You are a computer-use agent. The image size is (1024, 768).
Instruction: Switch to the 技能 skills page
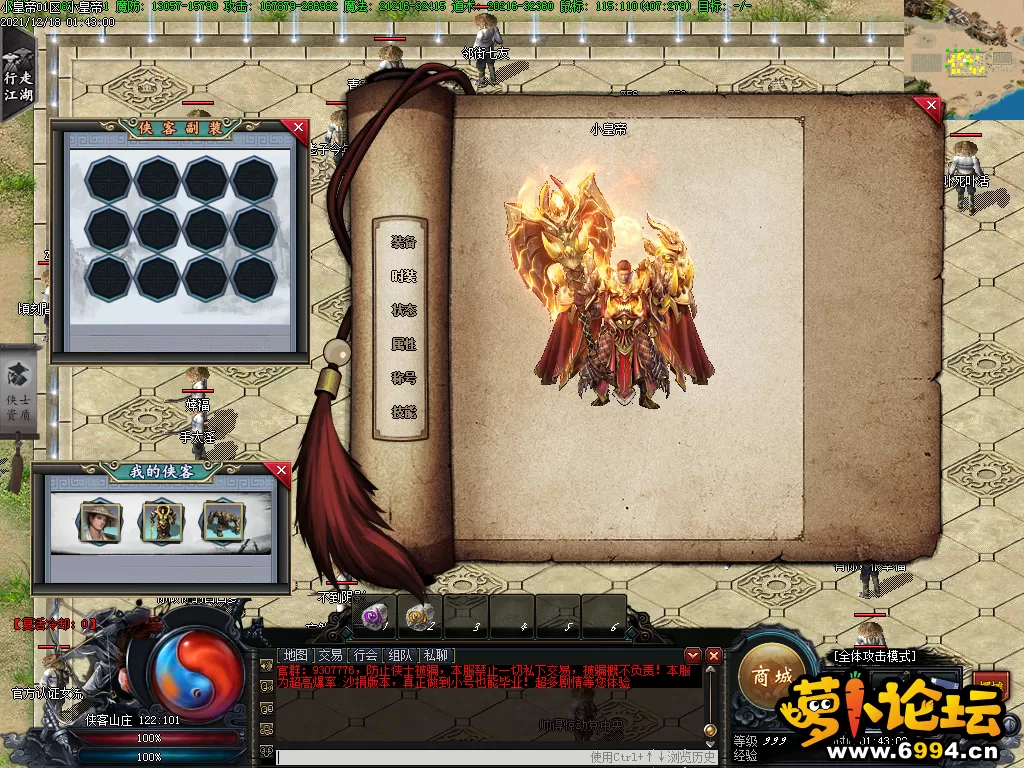403,412
